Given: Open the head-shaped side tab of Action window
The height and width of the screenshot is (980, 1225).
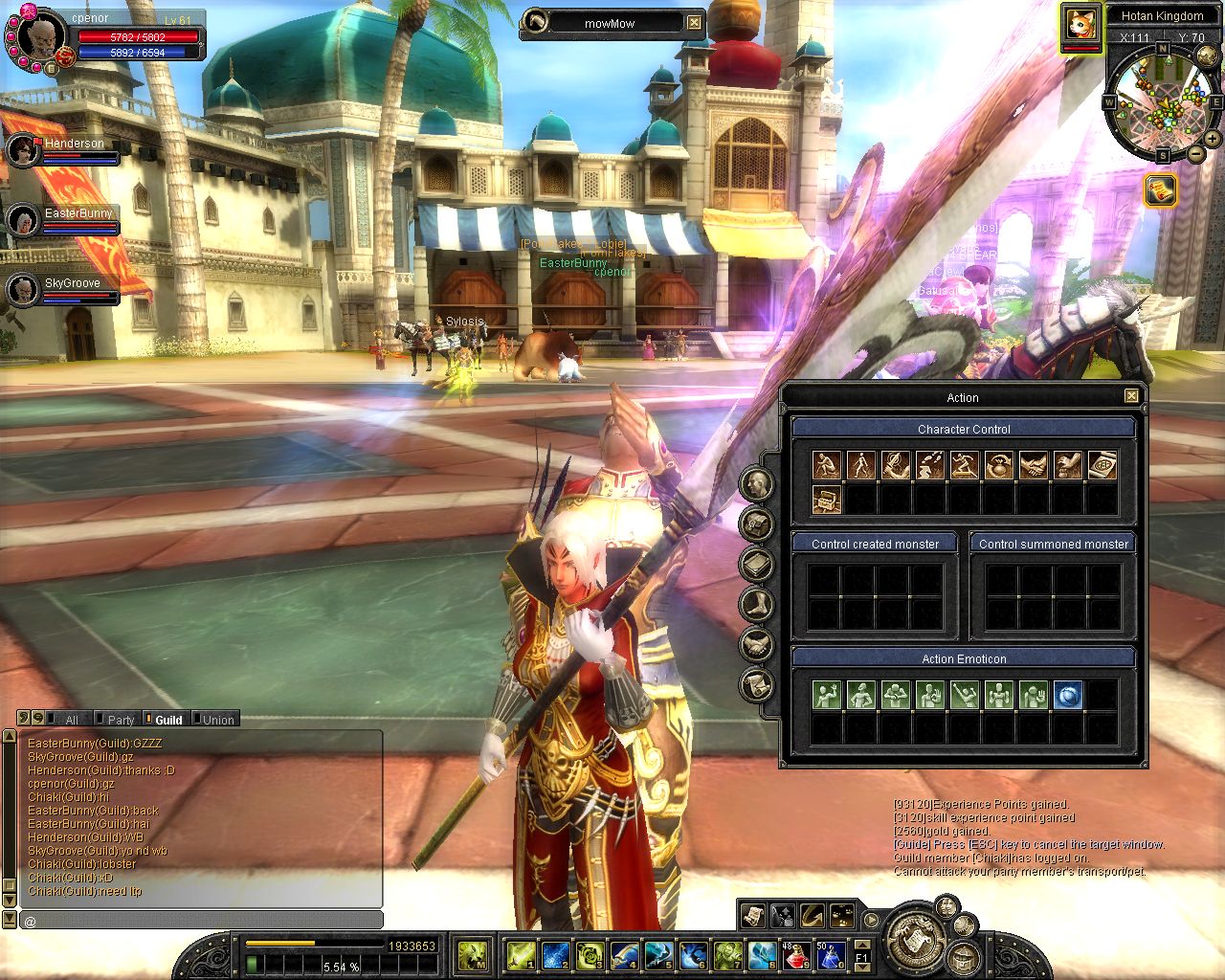Looking at the screenshot, I should point(757,484).
